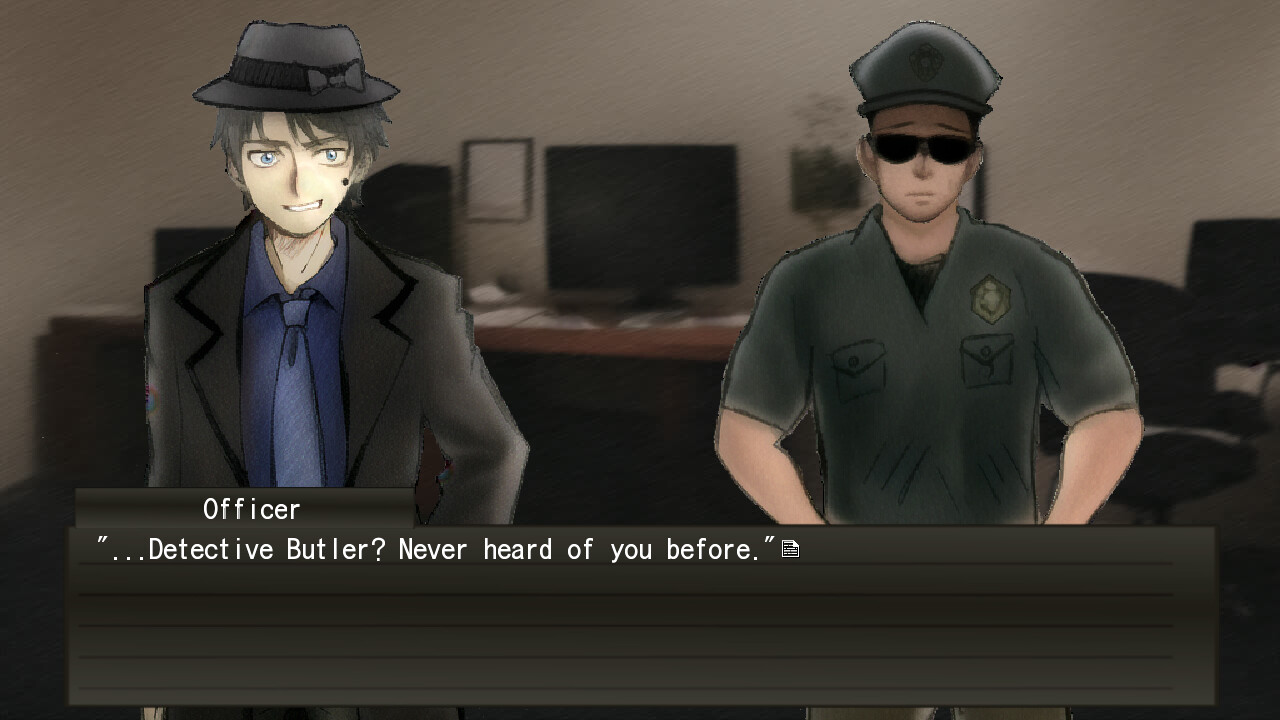Click the computer monitor on the desk
This screenshot has height=720, width=1280.
640,215
